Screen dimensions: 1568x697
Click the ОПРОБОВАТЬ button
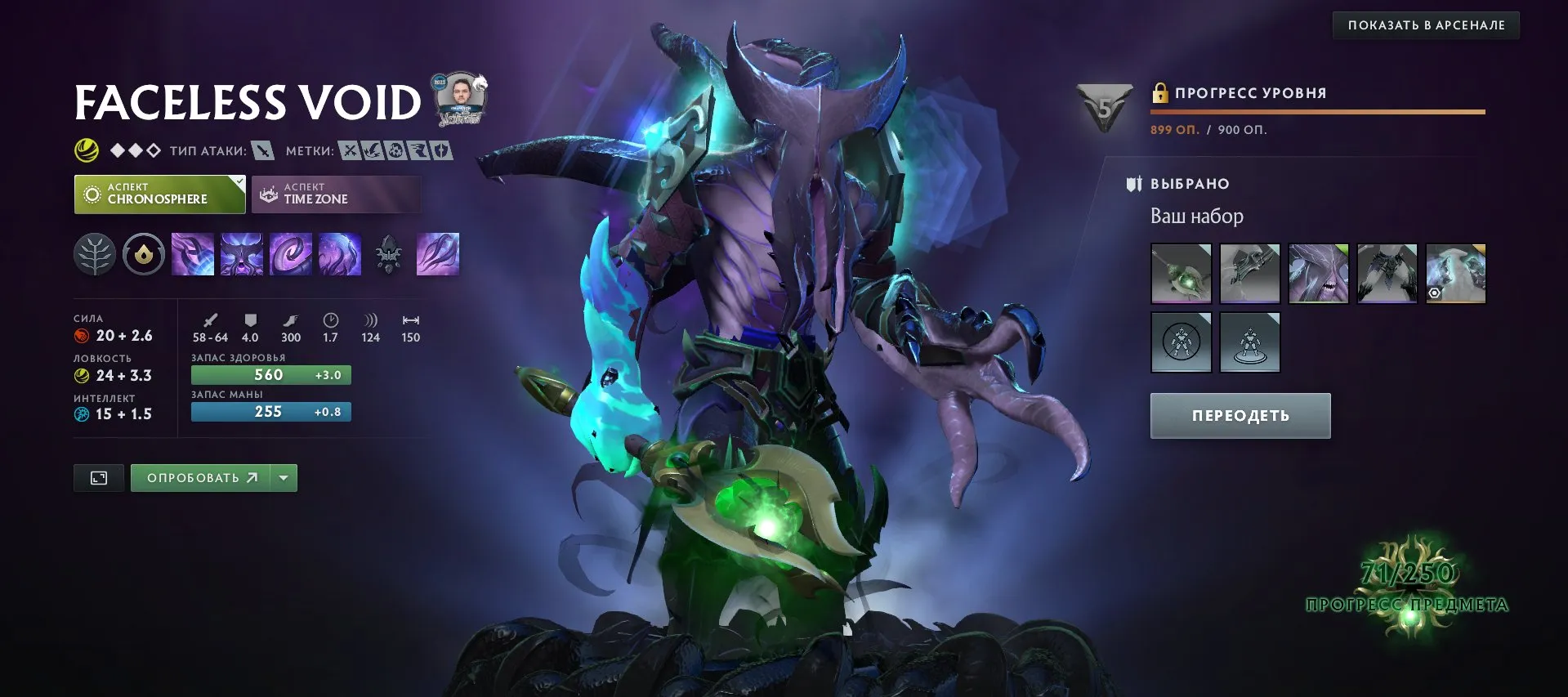pyautogui.click(x=200, y=477)
